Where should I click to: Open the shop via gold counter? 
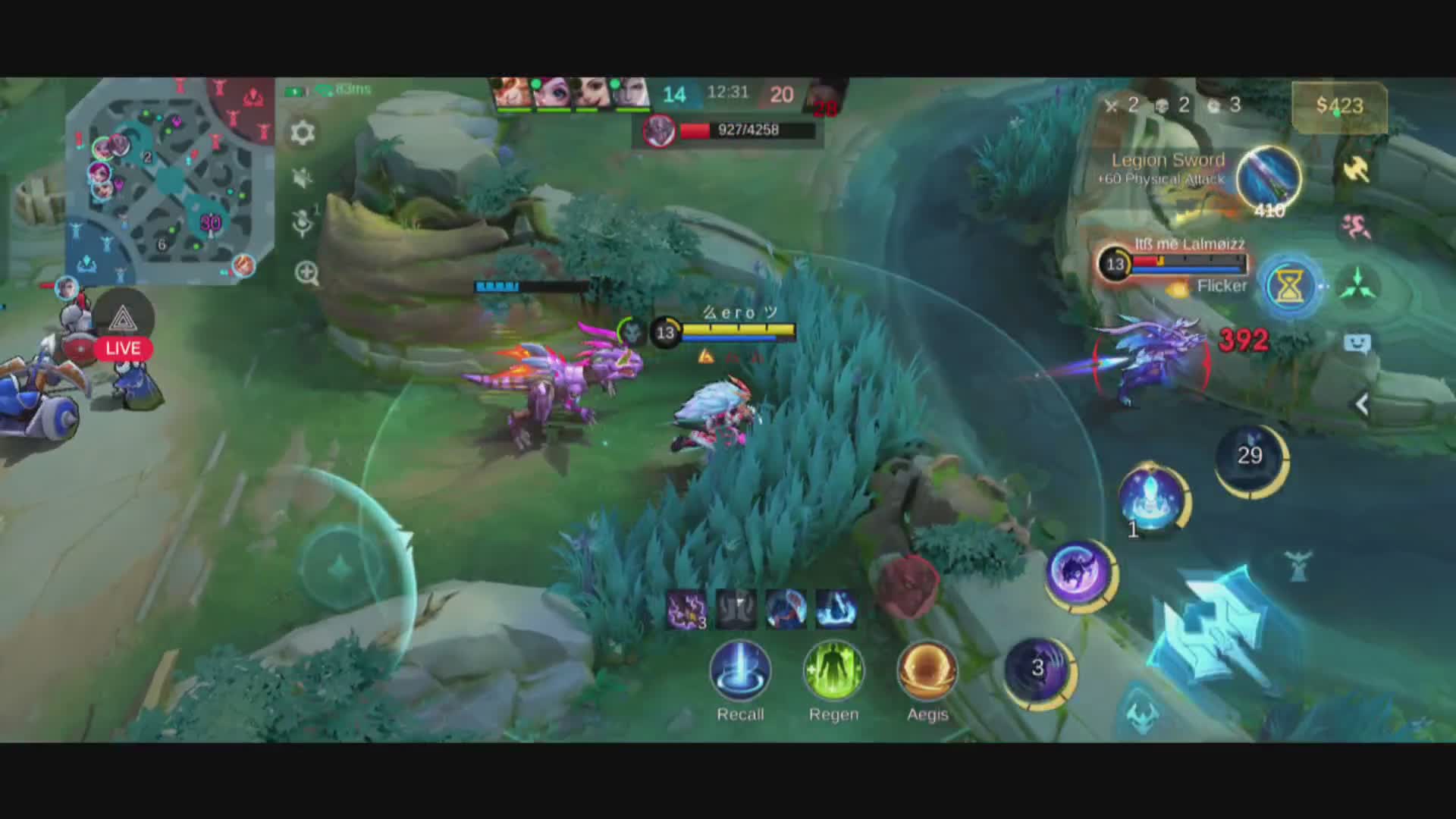pos(1339,105)
